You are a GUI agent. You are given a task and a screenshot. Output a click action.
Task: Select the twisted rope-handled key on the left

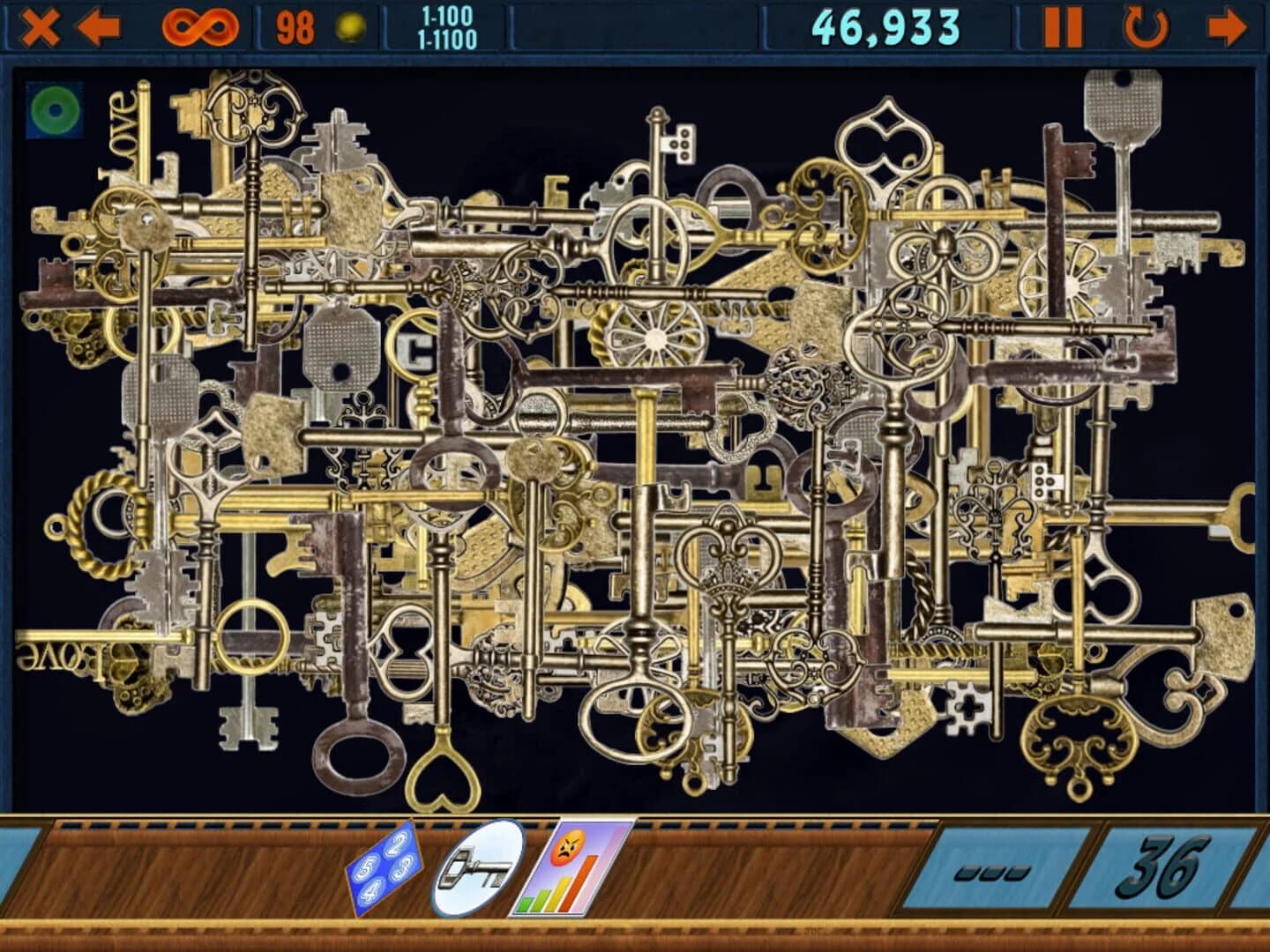(x=84, y=529)
